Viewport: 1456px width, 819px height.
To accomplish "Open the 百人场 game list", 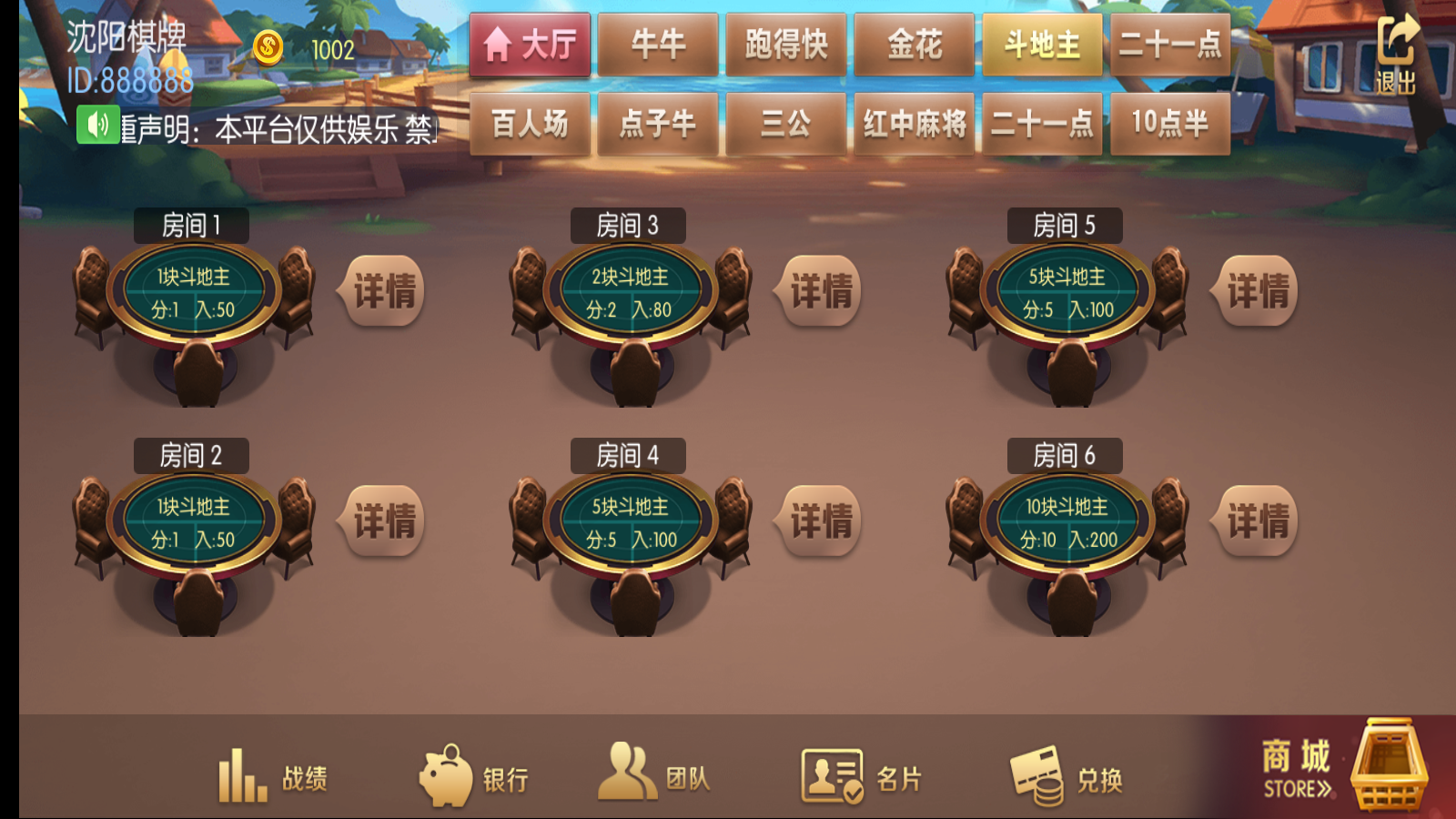I will (x=530, y=124).
